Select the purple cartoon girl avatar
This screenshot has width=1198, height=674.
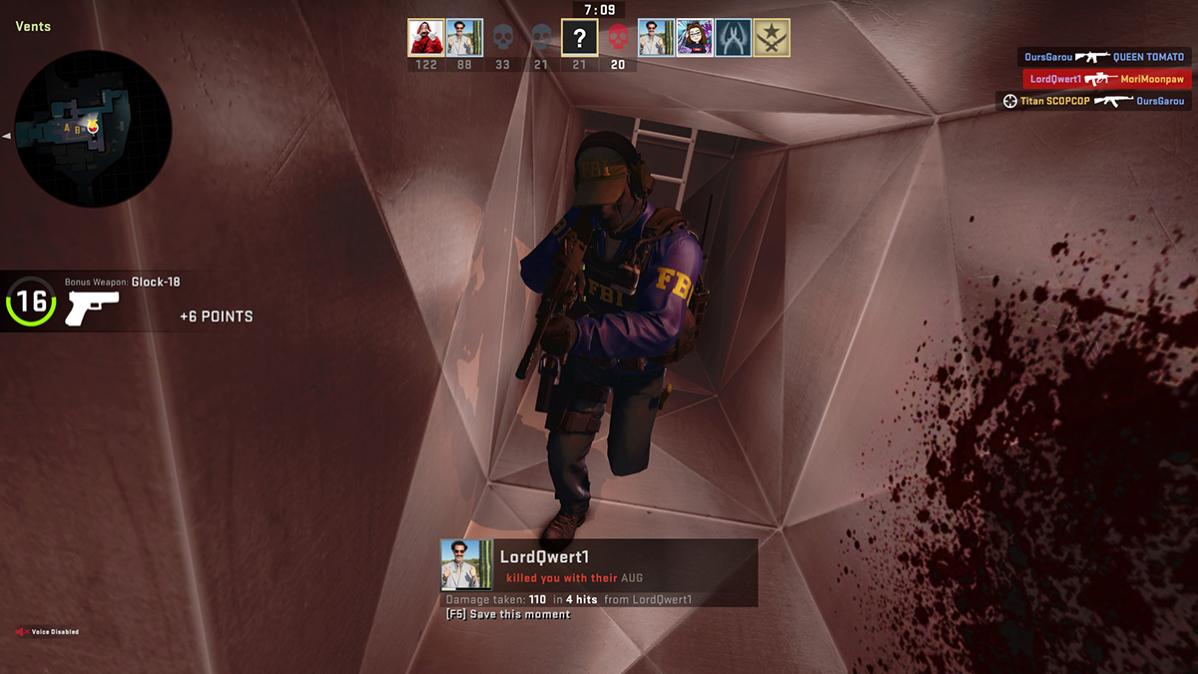[695, 38]
